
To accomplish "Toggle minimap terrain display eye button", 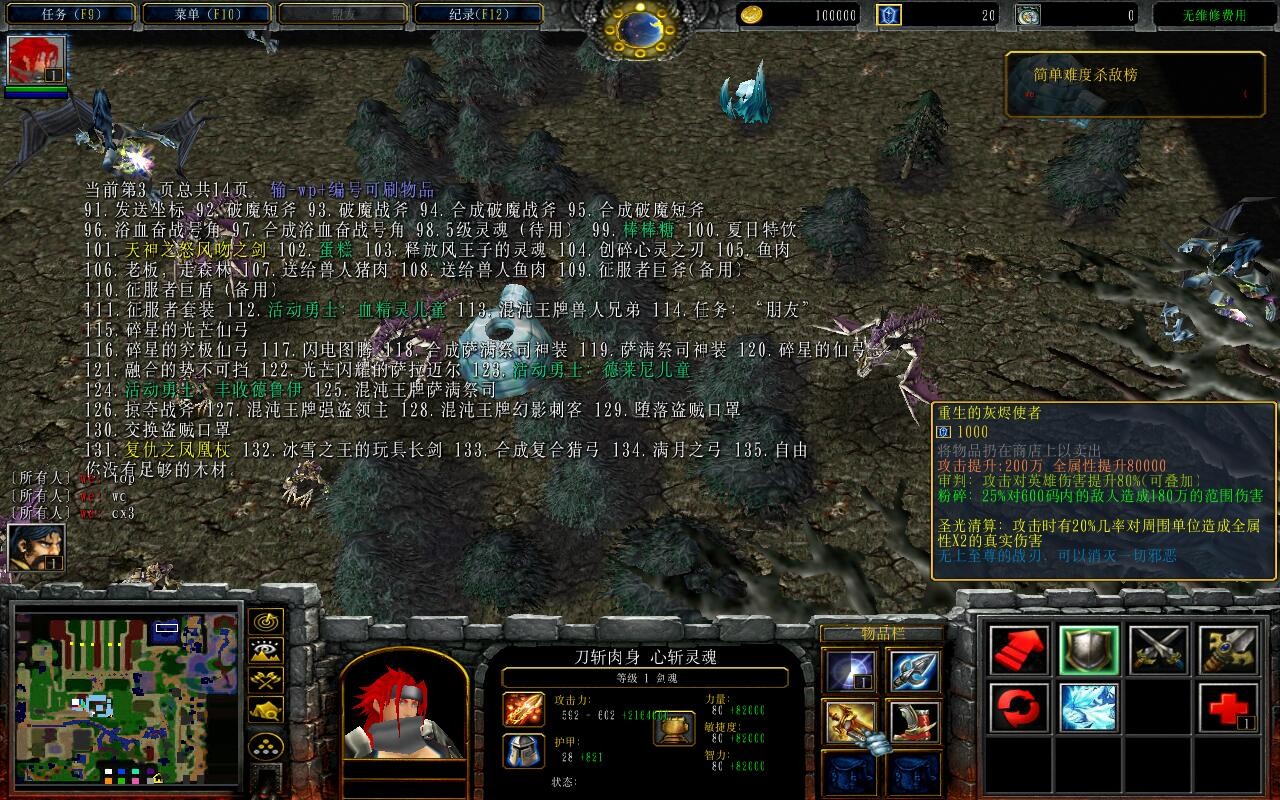I will point(265,652).
